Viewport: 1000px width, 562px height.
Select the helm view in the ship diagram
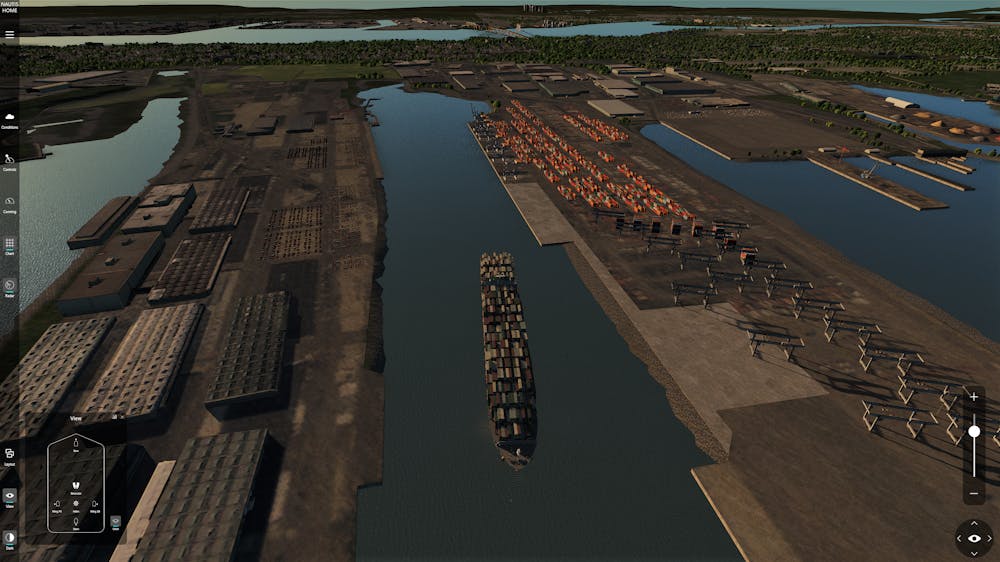(x=76, y=504)
